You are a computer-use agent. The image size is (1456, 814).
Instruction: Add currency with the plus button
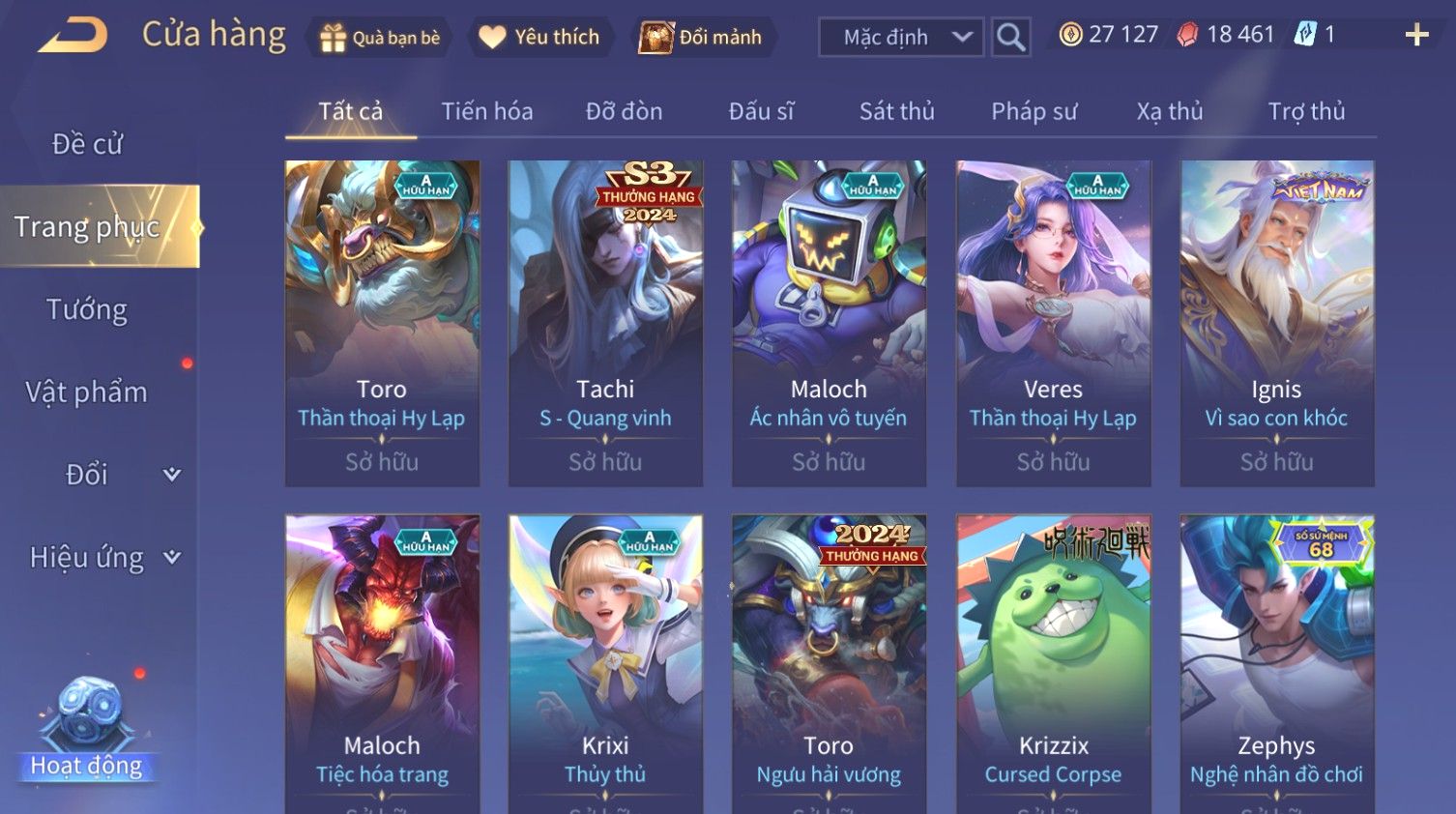(1416, 36)
